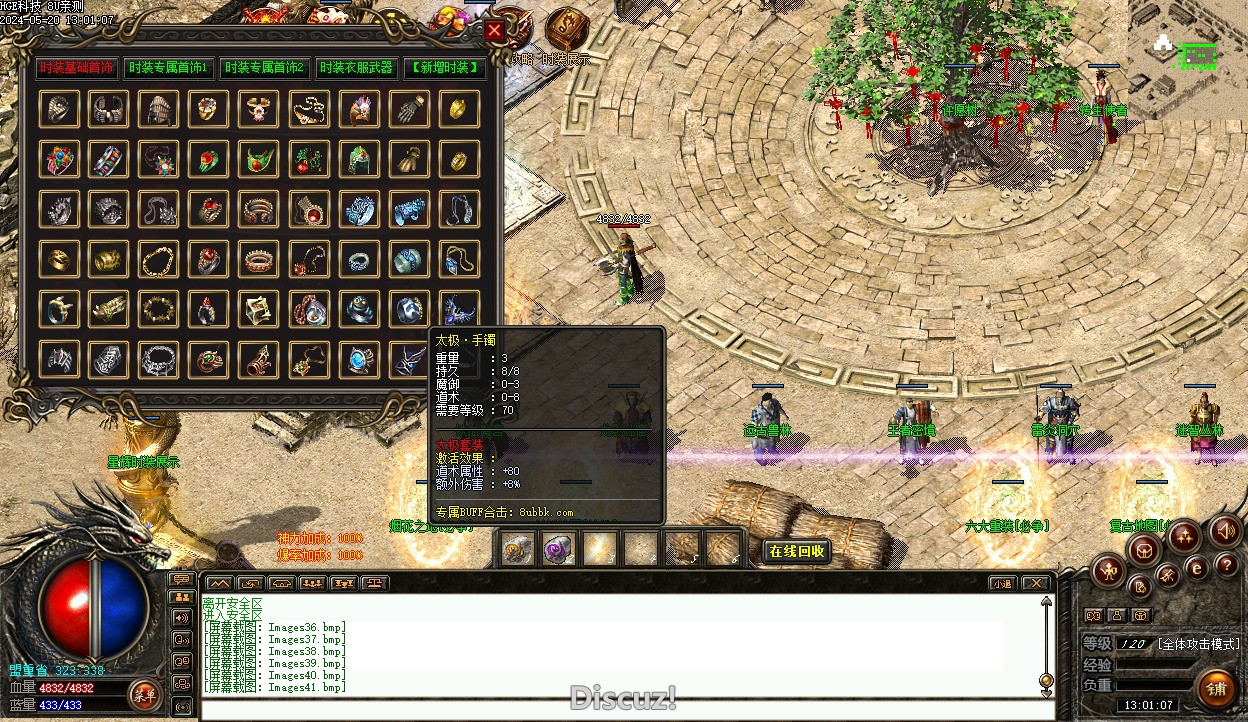Click the 关 button beside the health orb
Image resolution: width=1248 pixels, height=722 pixels.
144,693
